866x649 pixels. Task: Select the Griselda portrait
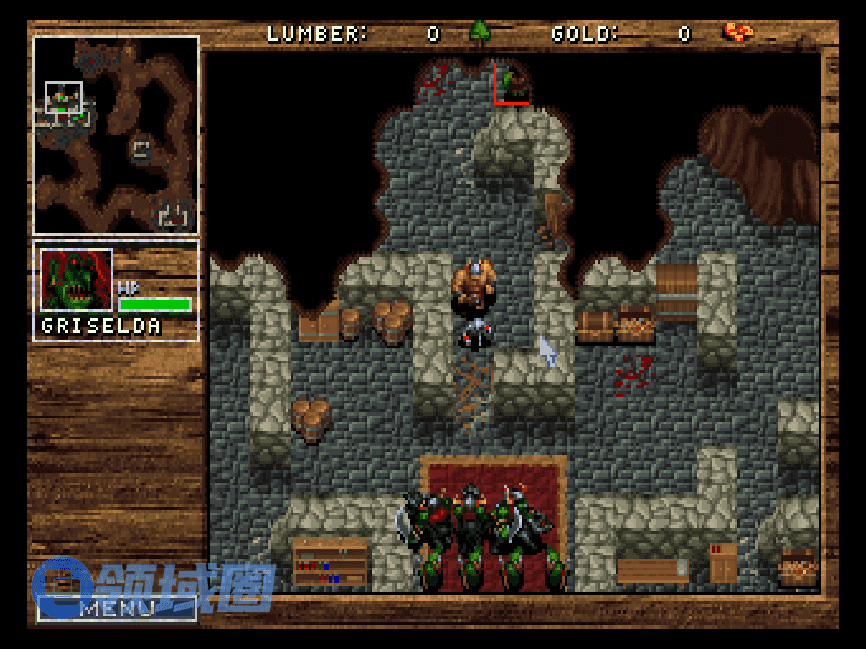76,280
